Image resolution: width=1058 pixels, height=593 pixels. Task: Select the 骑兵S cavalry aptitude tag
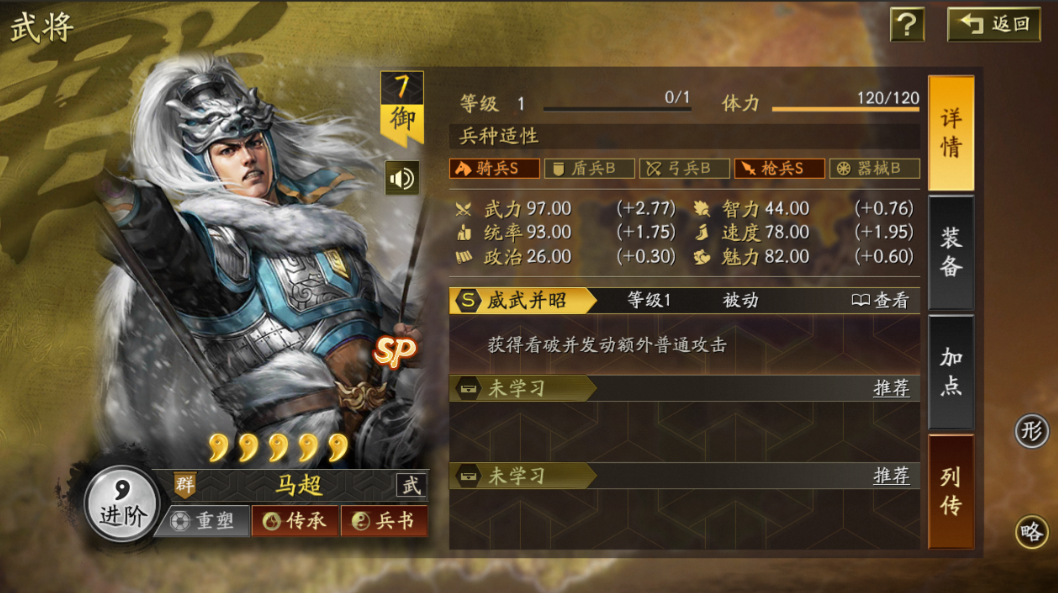[x=494, y=168]
